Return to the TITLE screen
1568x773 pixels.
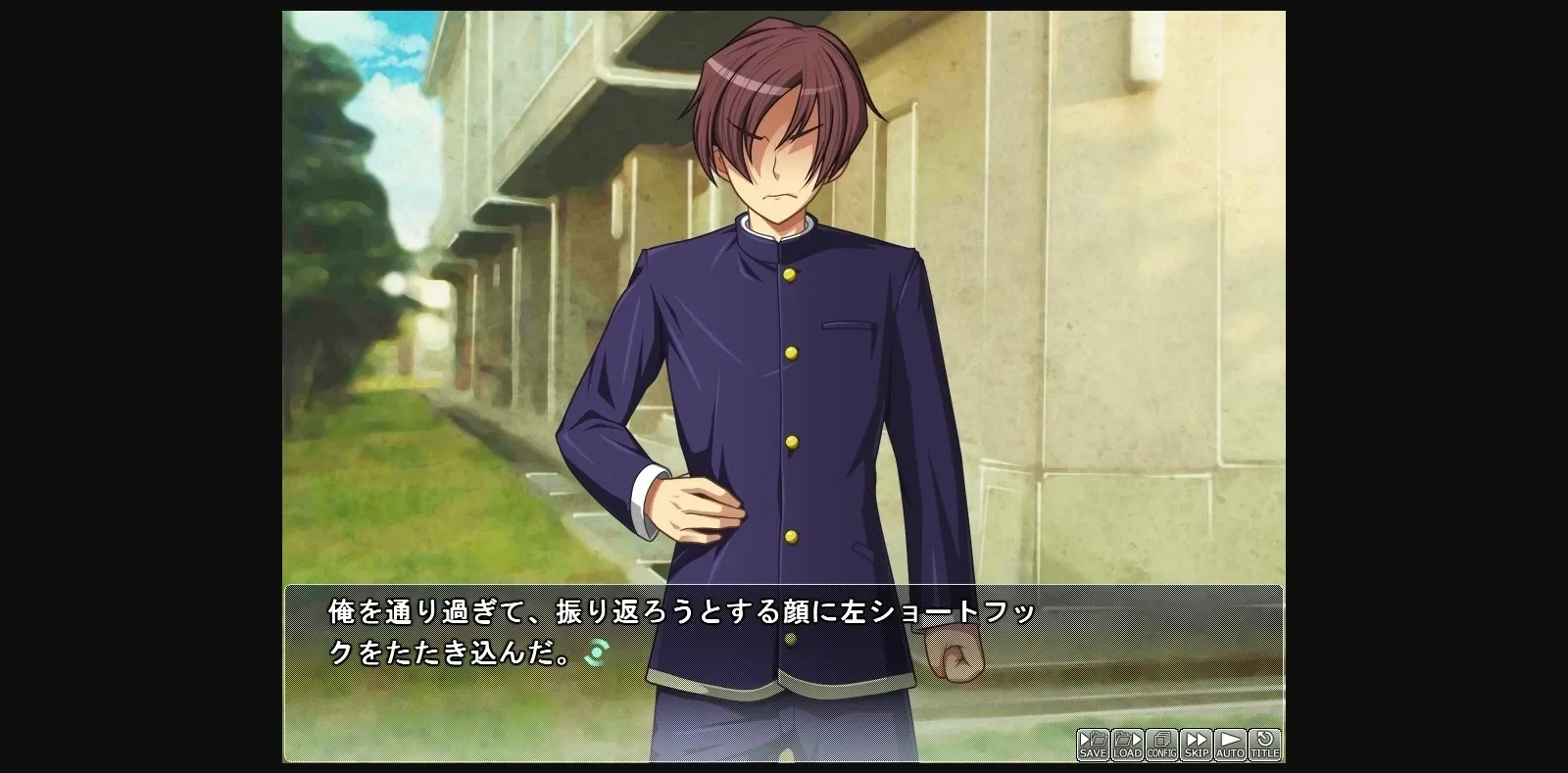[x=1264, y=745]
